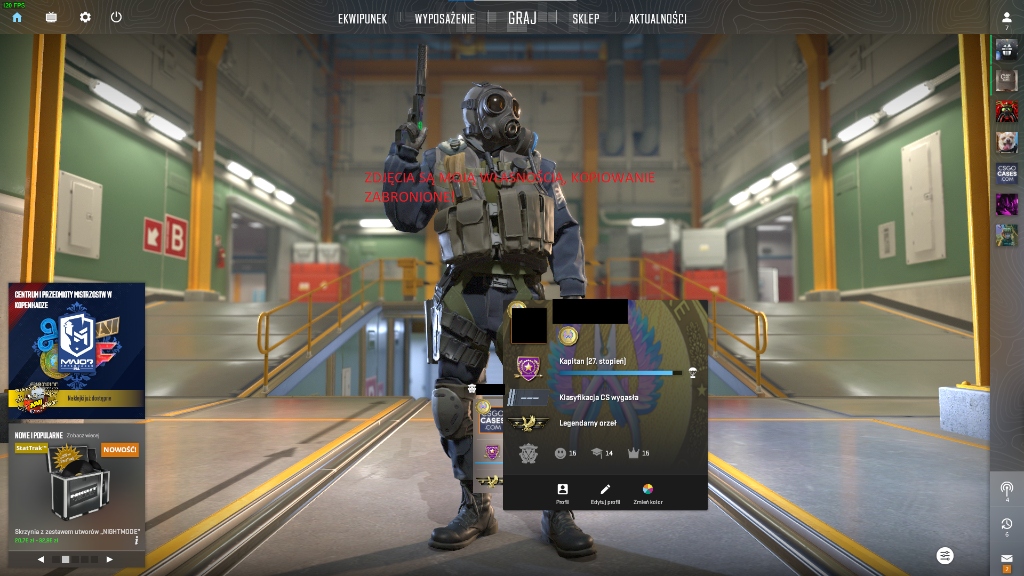The image size is (1024, 576).
Task: Open the NIGHTMODE music kit box offer
Action: pos(77,488)
